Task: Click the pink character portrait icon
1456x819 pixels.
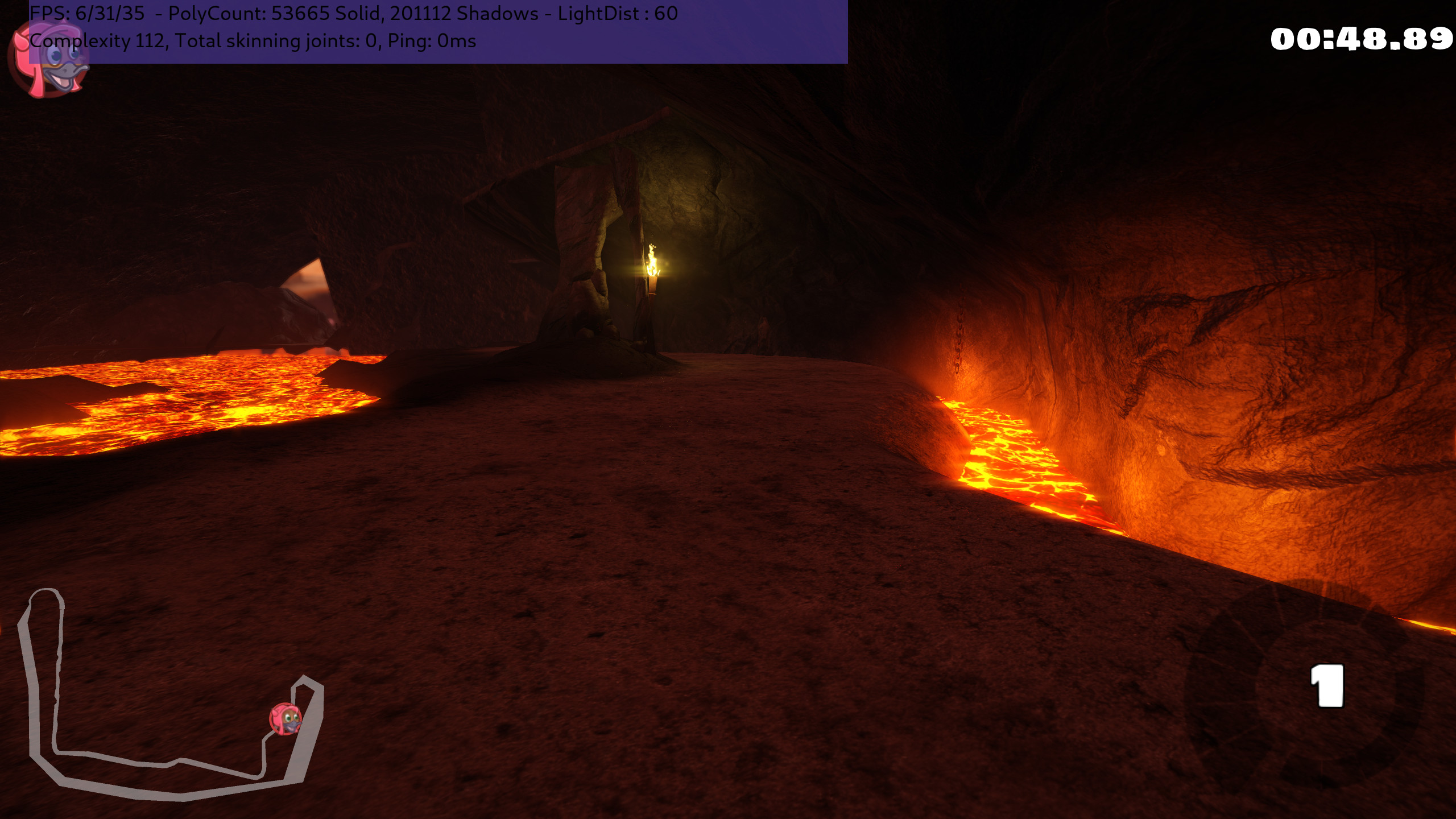Action: point(48,60)
